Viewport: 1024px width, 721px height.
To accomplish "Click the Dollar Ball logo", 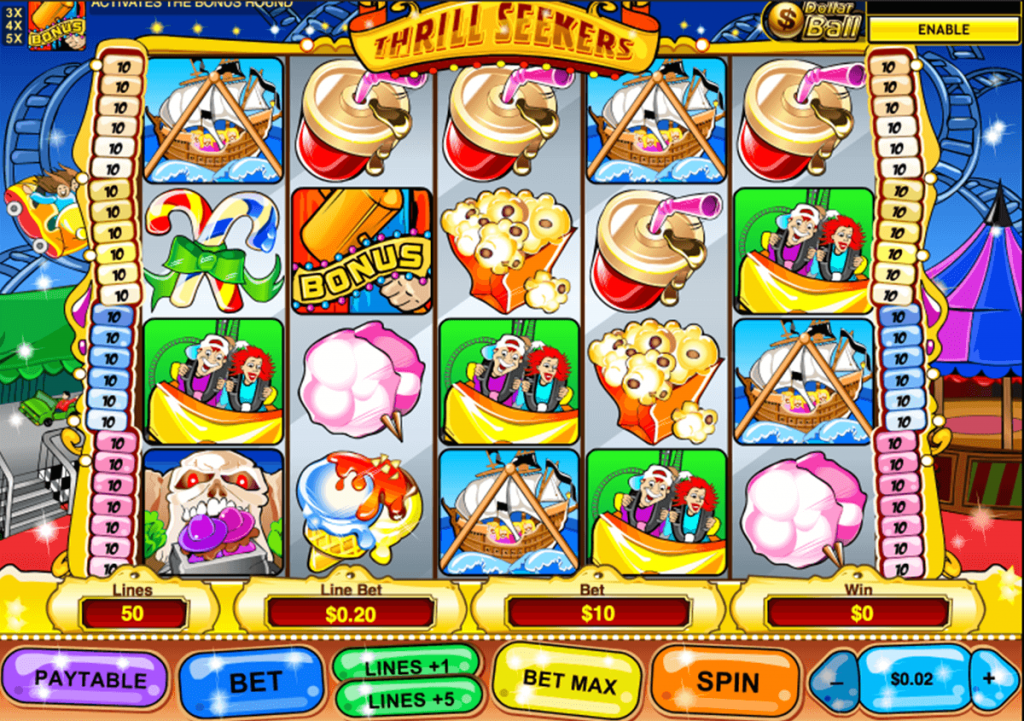I will pyautogui.click(x=813, y=20).
